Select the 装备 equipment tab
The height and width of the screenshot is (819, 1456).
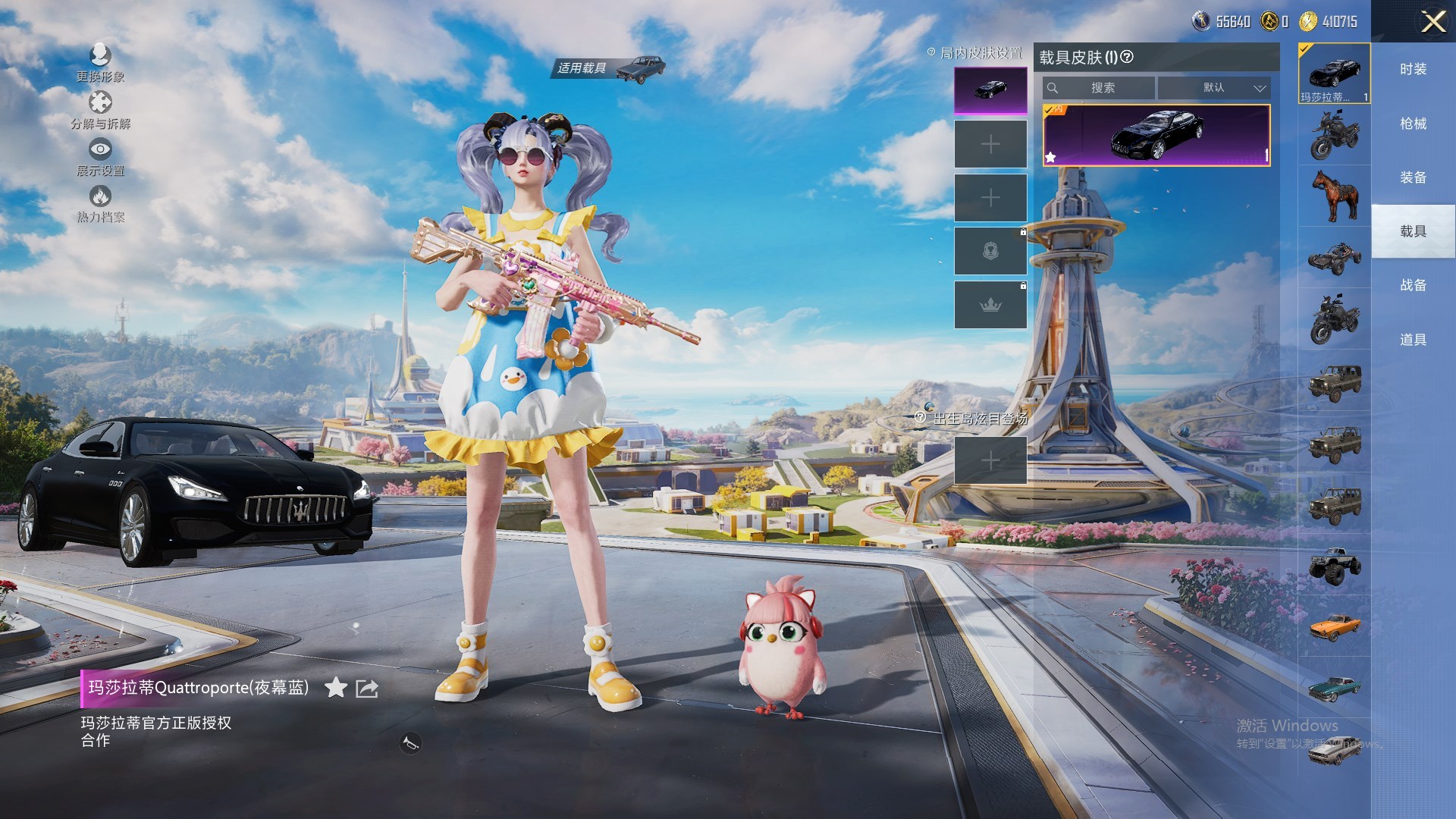[1413, 177]
